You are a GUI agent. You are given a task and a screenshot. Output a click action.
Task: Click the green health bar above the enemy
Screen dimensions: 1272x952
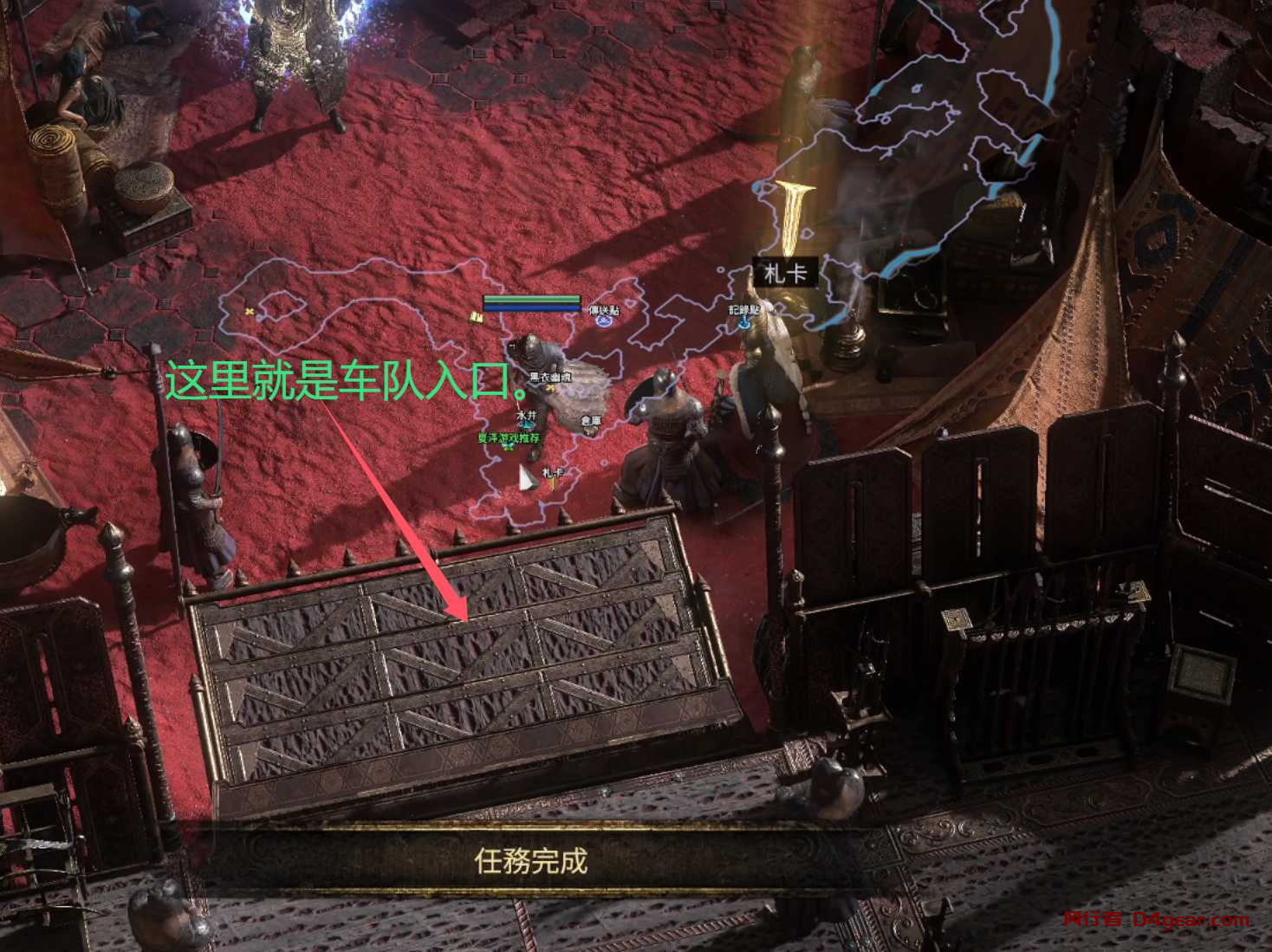532,300
